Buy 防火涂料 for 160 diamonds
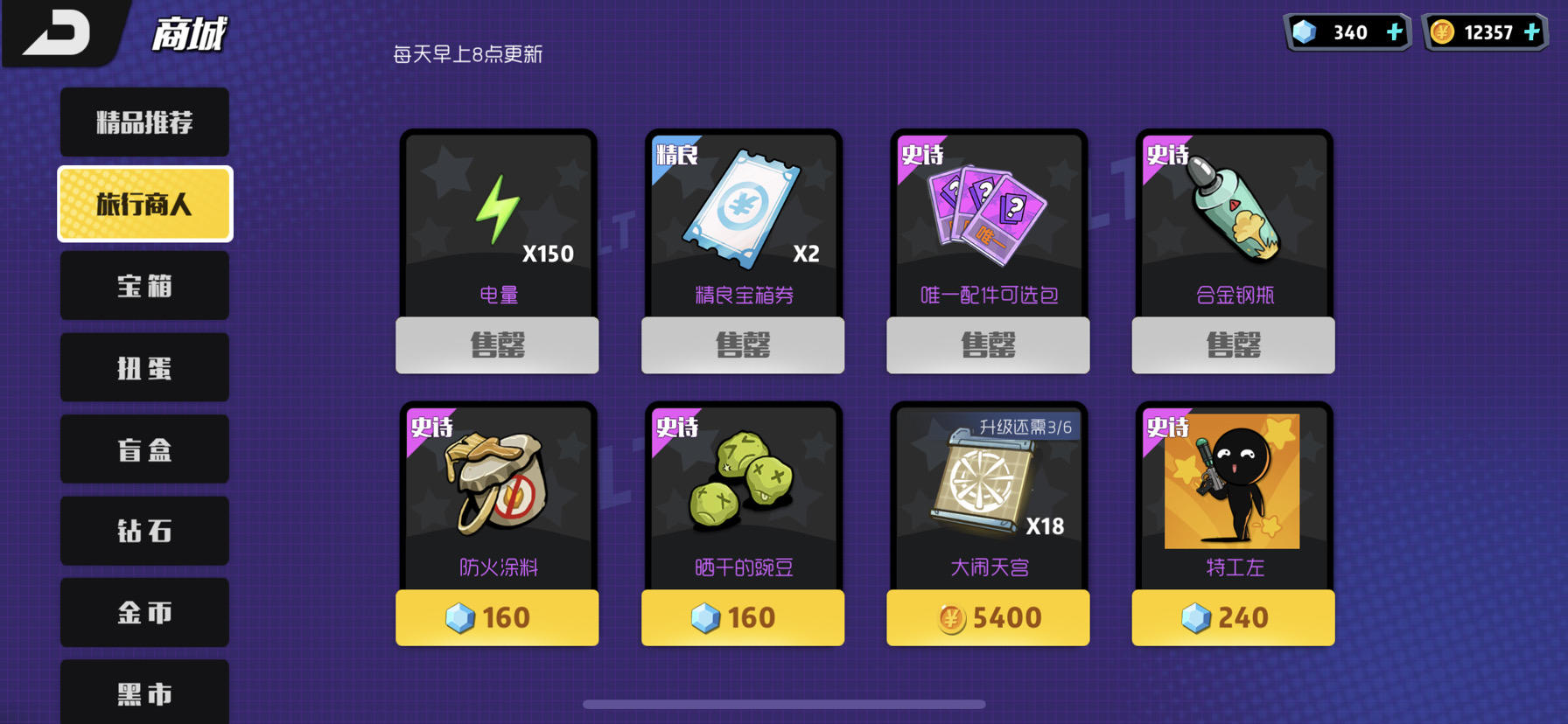Image resolution: width=1568 pixels, height=724 pixels. pyautogui.click(x=496, y=617)
